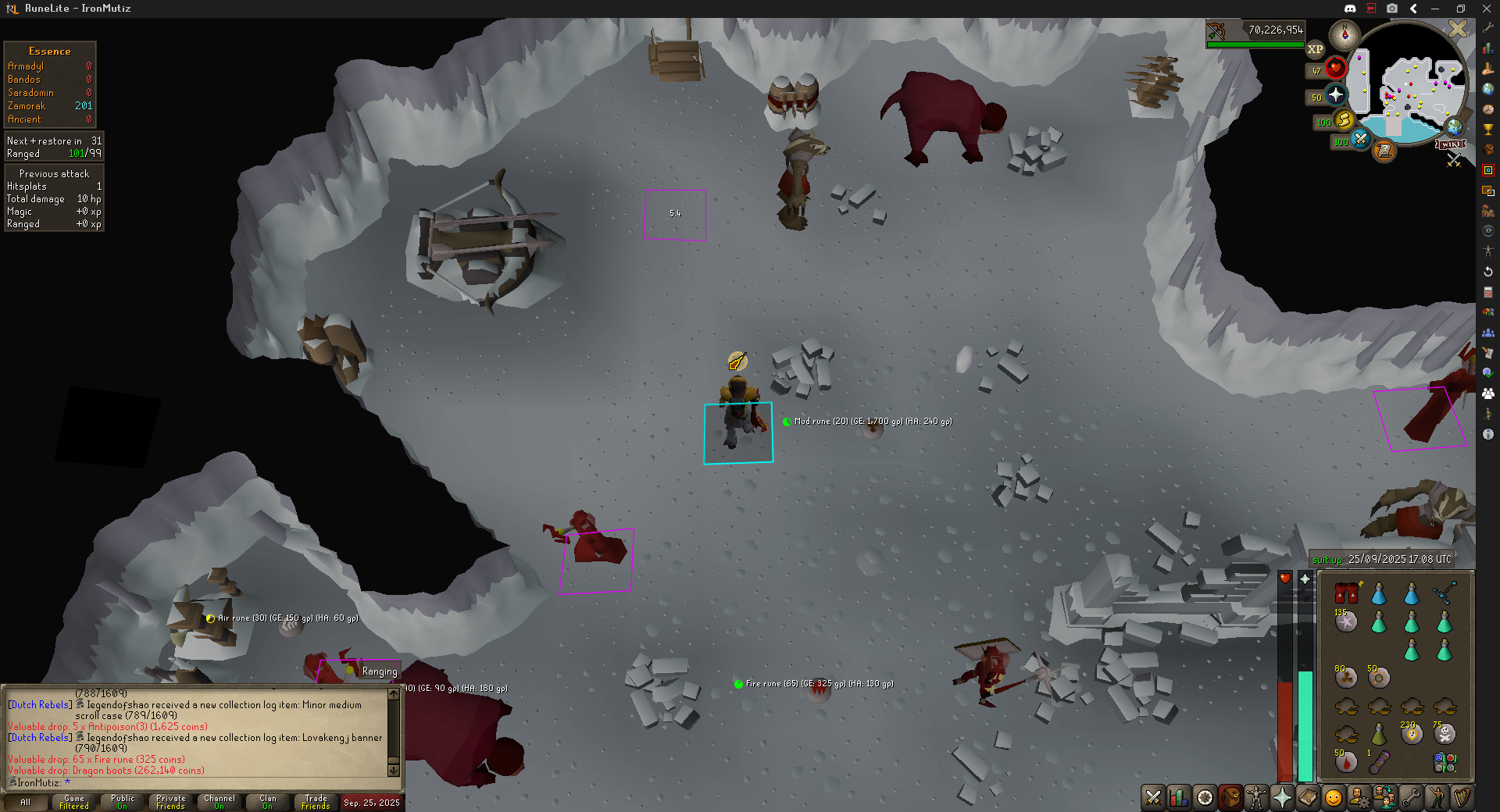Viewport: 1500px width, 812px height.
Task: Click the chat scroll-up arrow
Action: click(394, 694)
